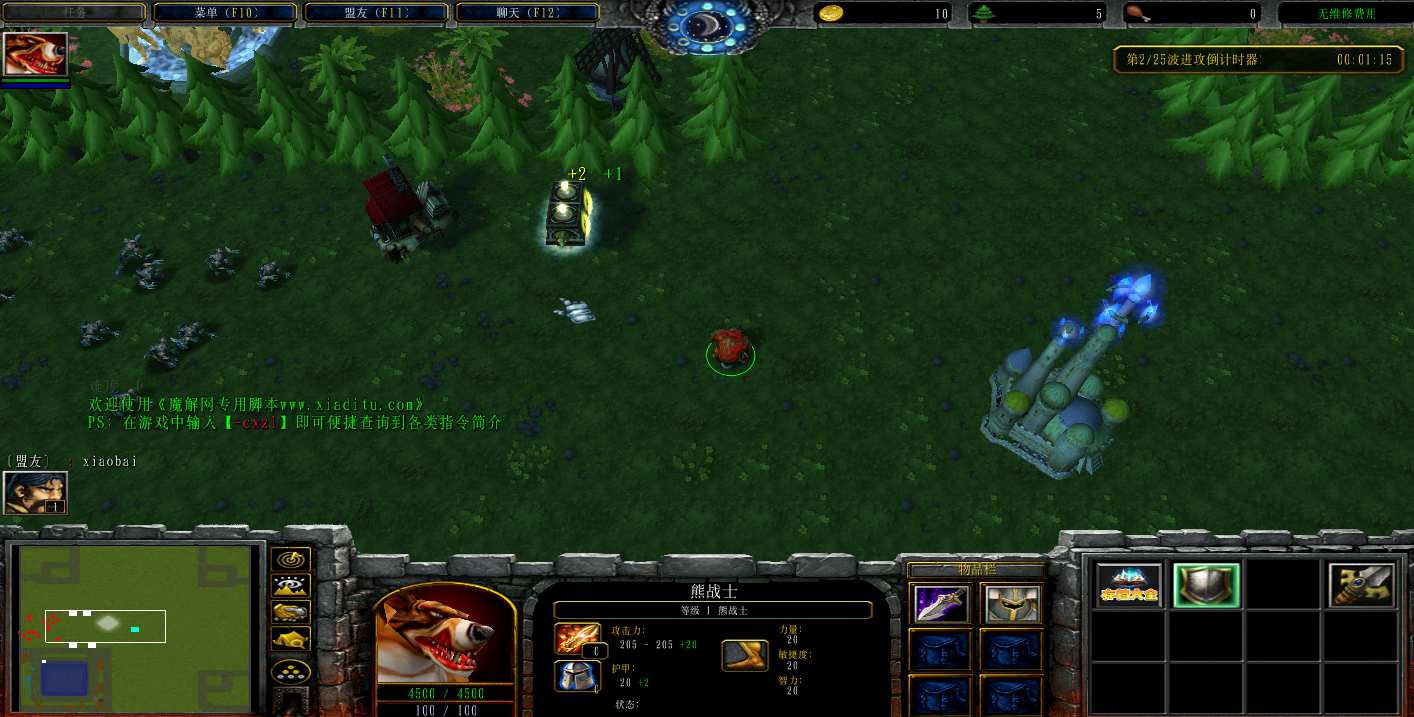Toggle minimap ally color mode button

291,612
